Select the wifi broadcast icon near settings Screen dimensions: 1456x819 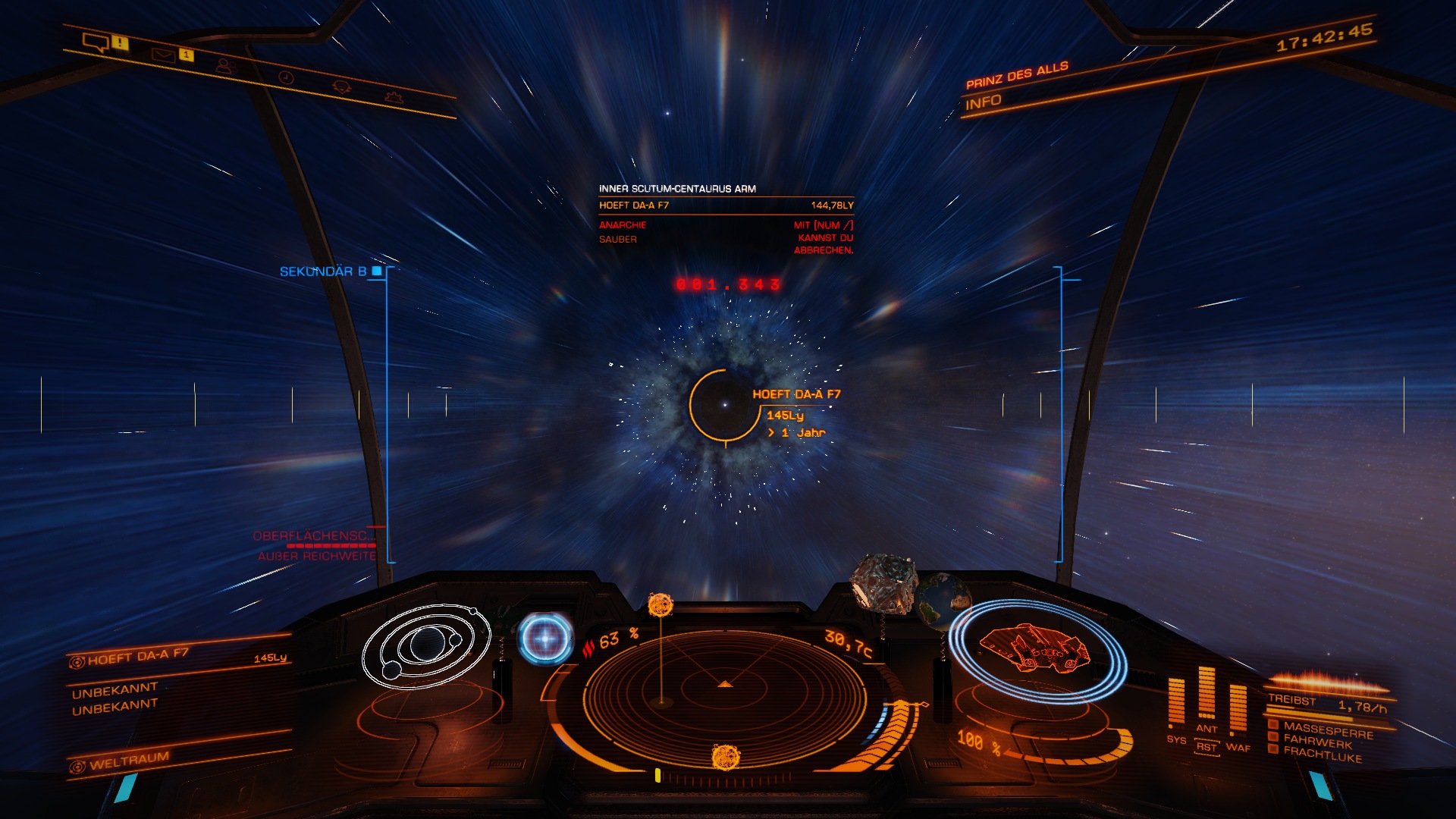(340, 85)
